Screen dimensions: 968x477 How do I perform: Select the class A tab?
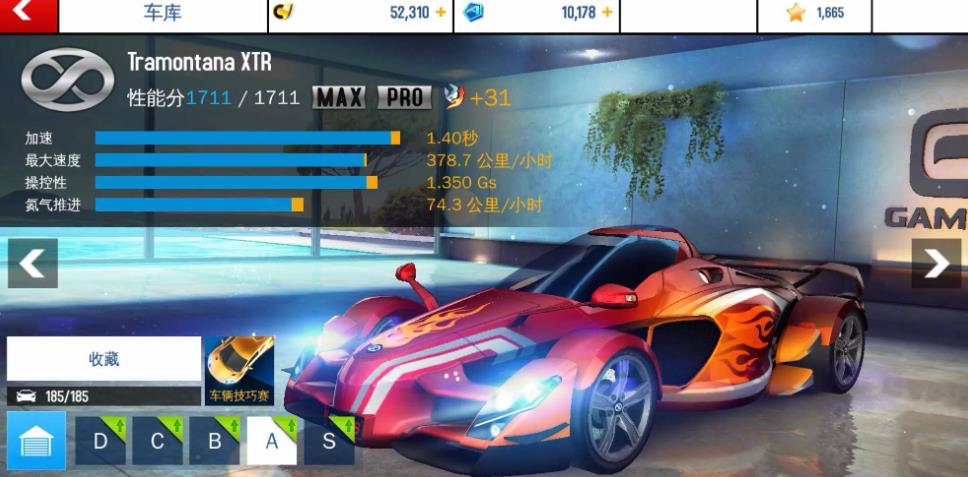(272, 441)
